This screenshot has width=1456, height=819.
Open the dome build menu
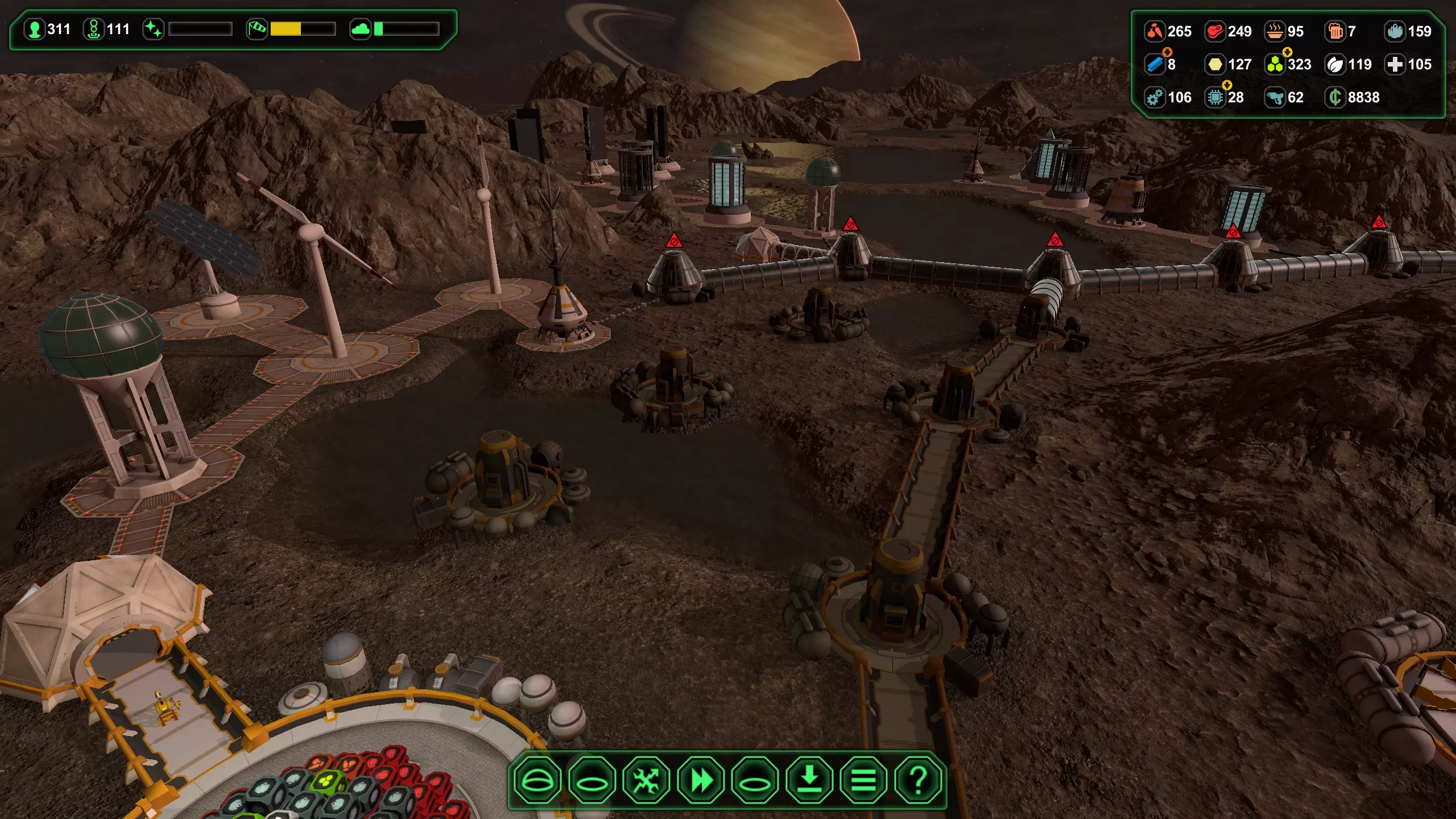click(537, 780)
